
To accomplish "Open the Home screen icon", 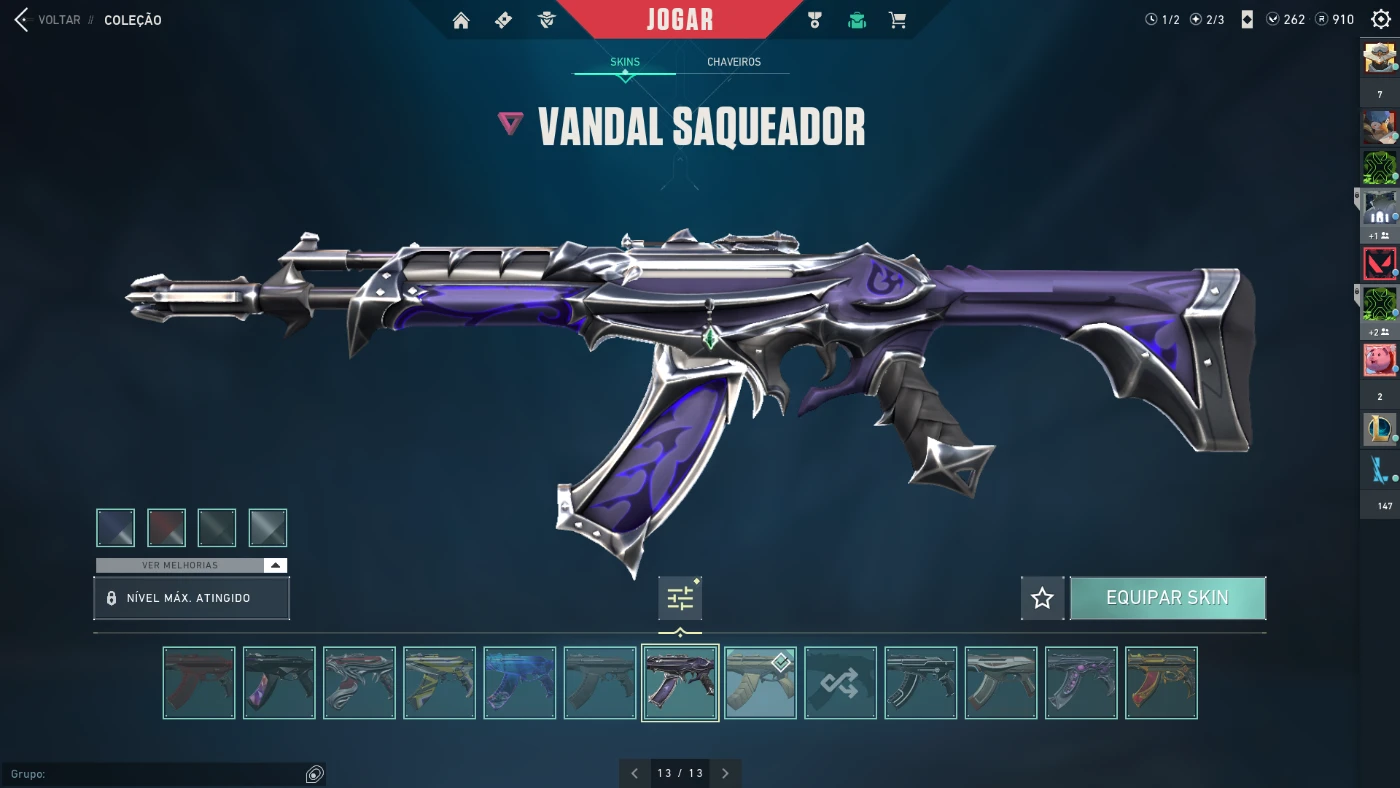I will (x=461, y=19).
